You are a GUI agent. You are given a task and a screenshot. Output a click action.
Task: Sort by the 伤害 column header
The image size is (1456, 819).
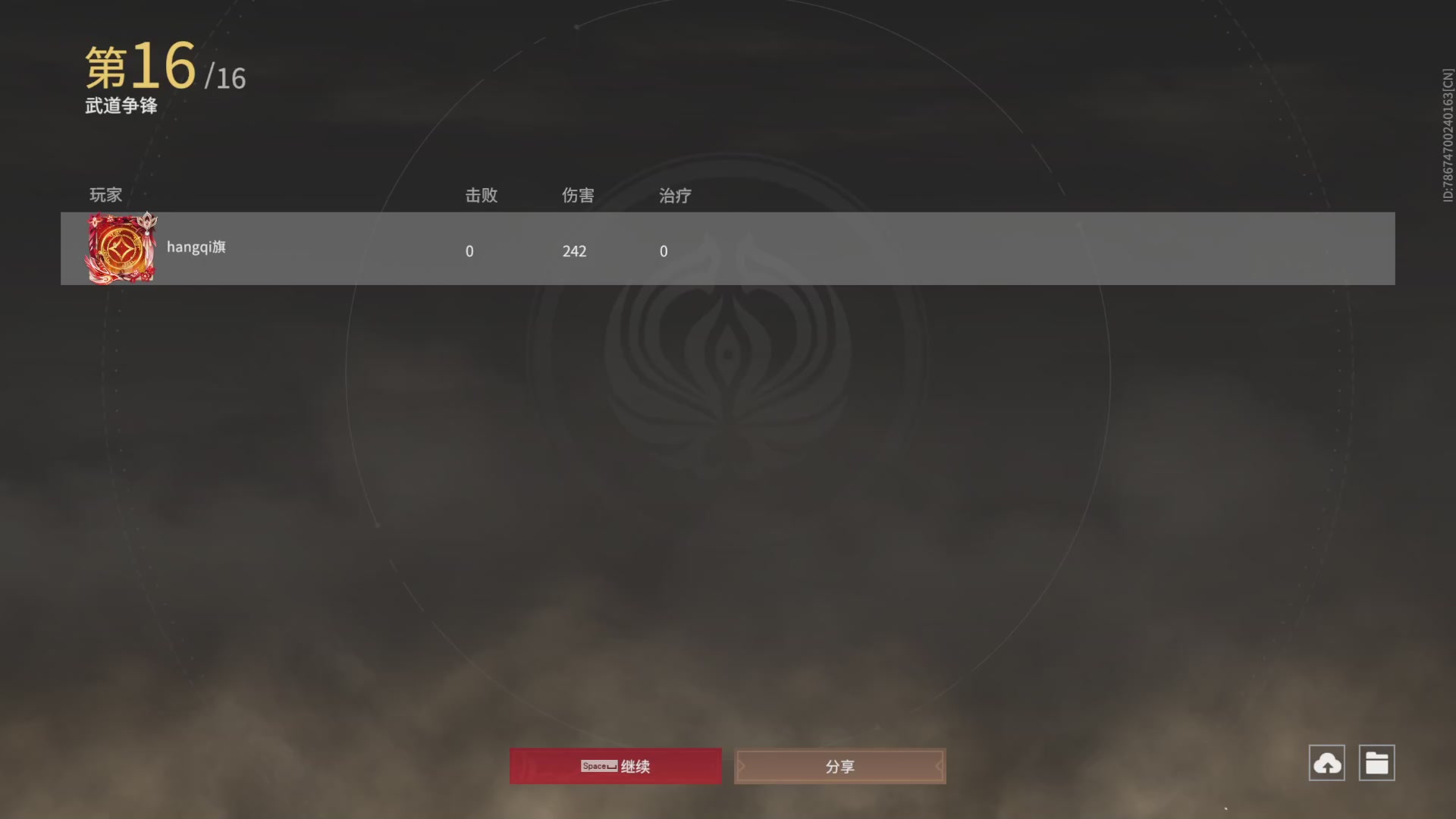click(x=578, y=196)
